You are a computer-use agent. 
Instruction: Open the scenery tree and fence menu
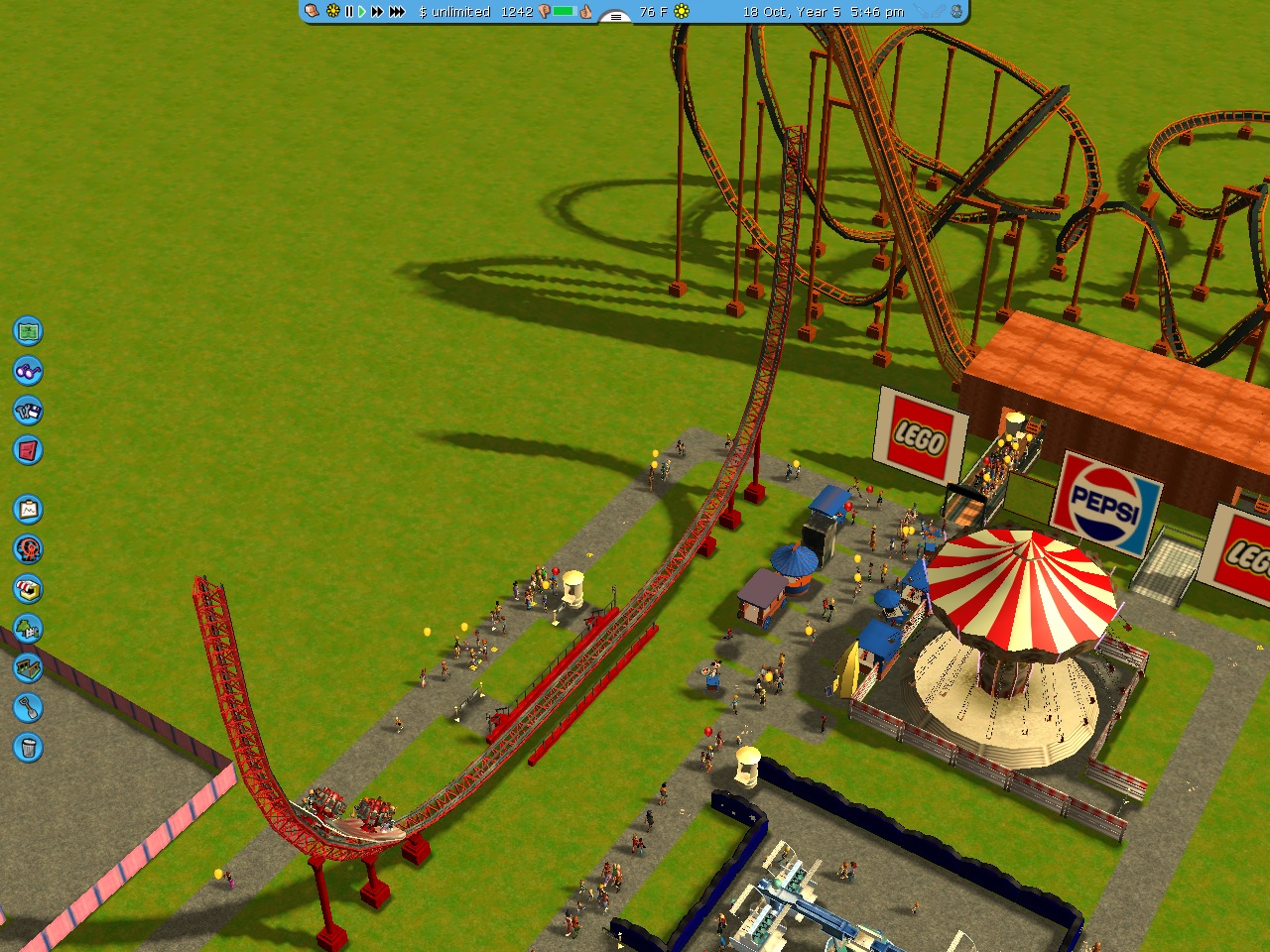click(28, 629)
